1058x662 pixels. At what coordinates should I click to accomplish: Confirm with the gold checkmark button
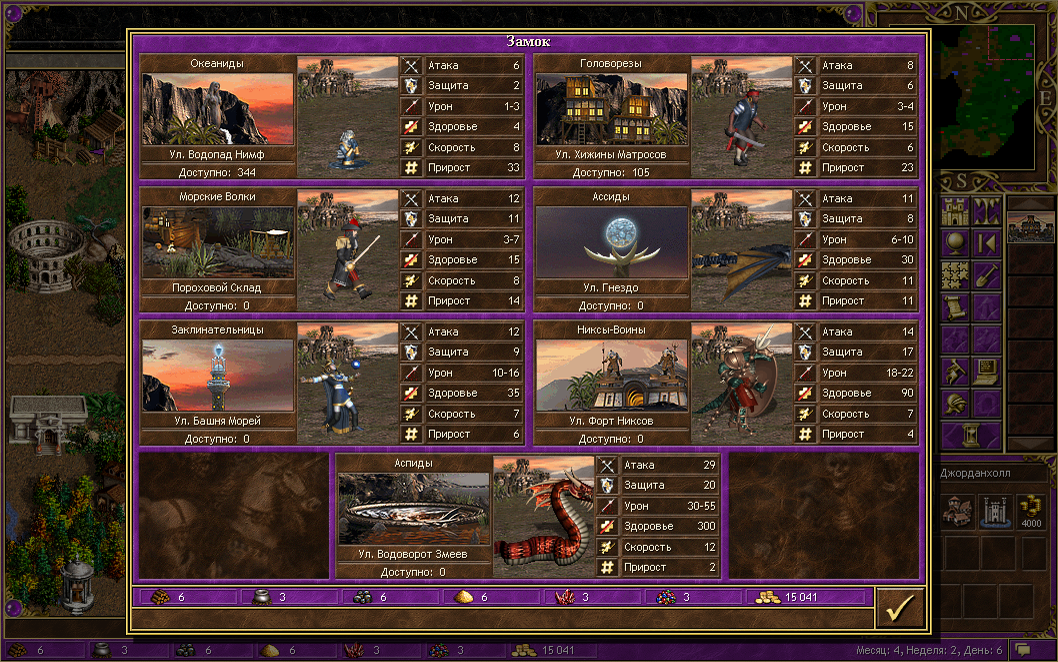900,607
